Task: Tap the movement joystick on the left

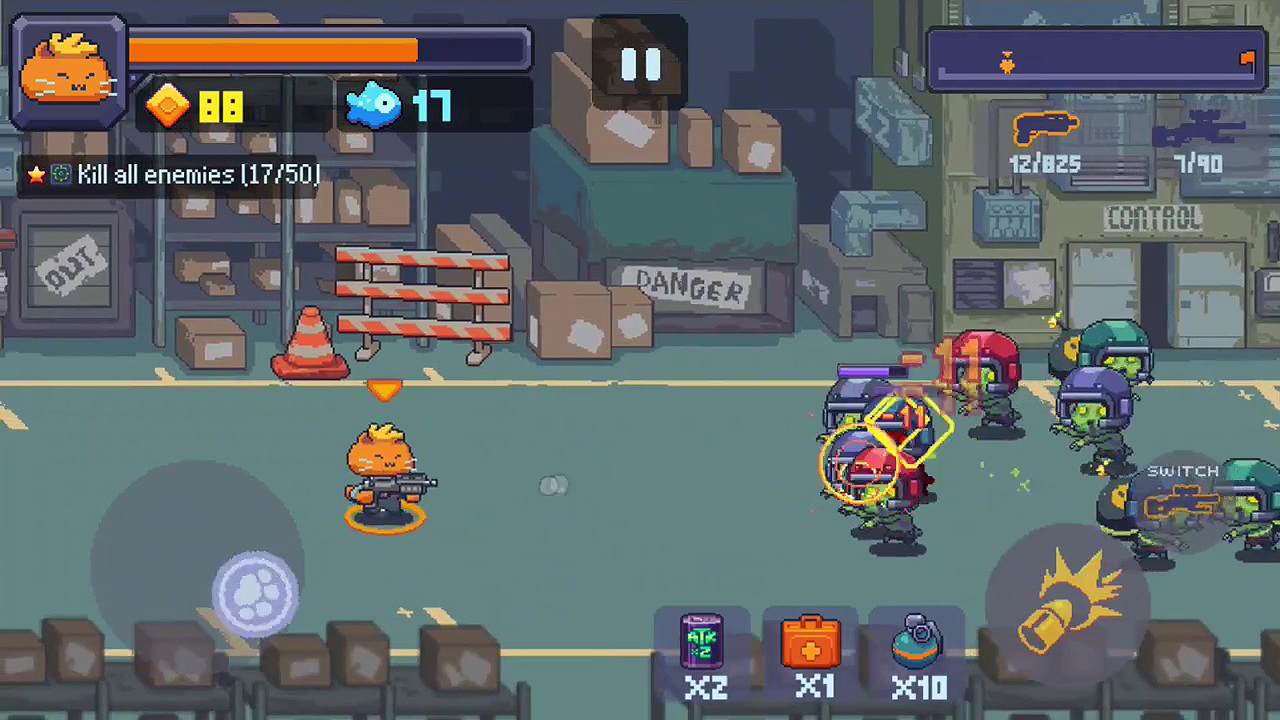Action: tap(255, 590)
